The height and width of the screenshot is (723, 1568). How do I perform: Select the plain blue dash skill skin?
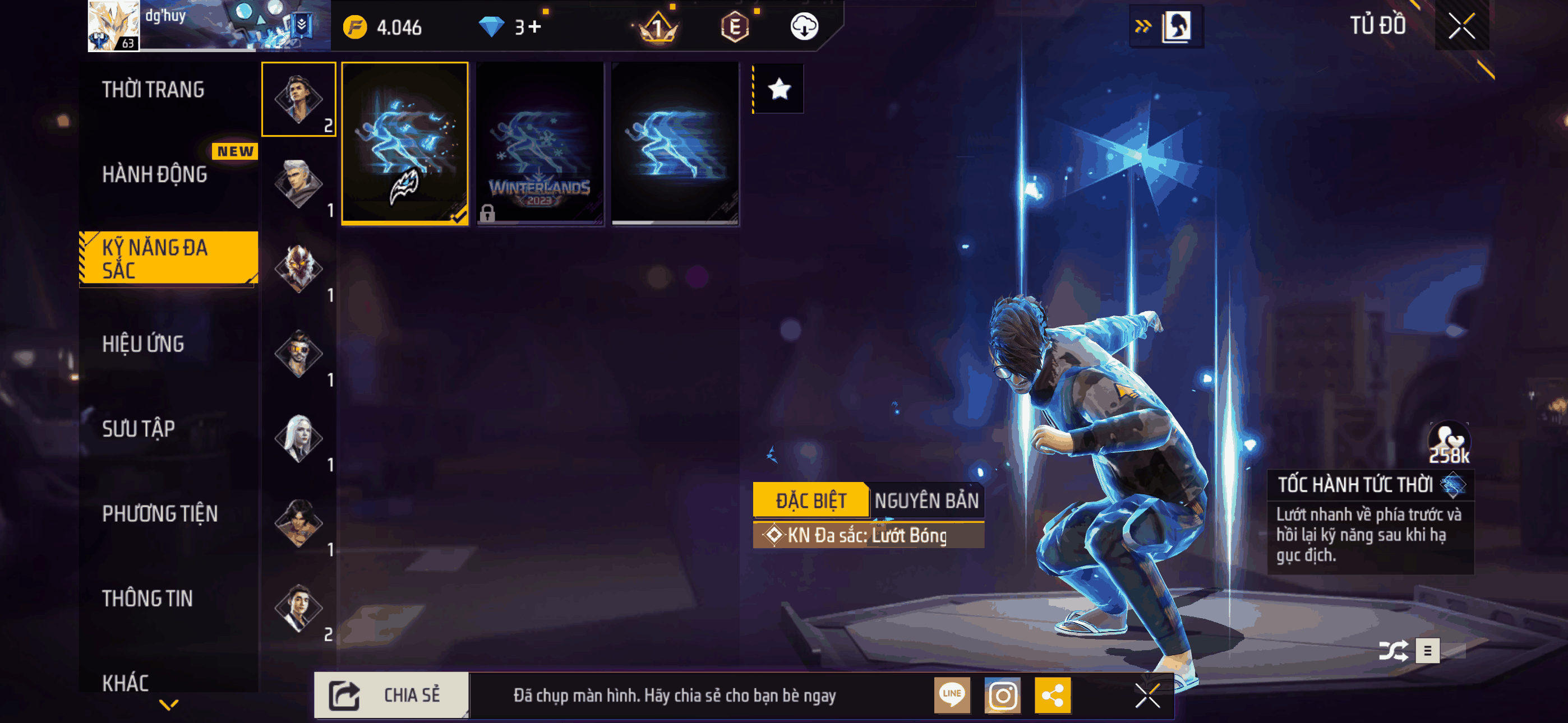click(x=675, y=143)
